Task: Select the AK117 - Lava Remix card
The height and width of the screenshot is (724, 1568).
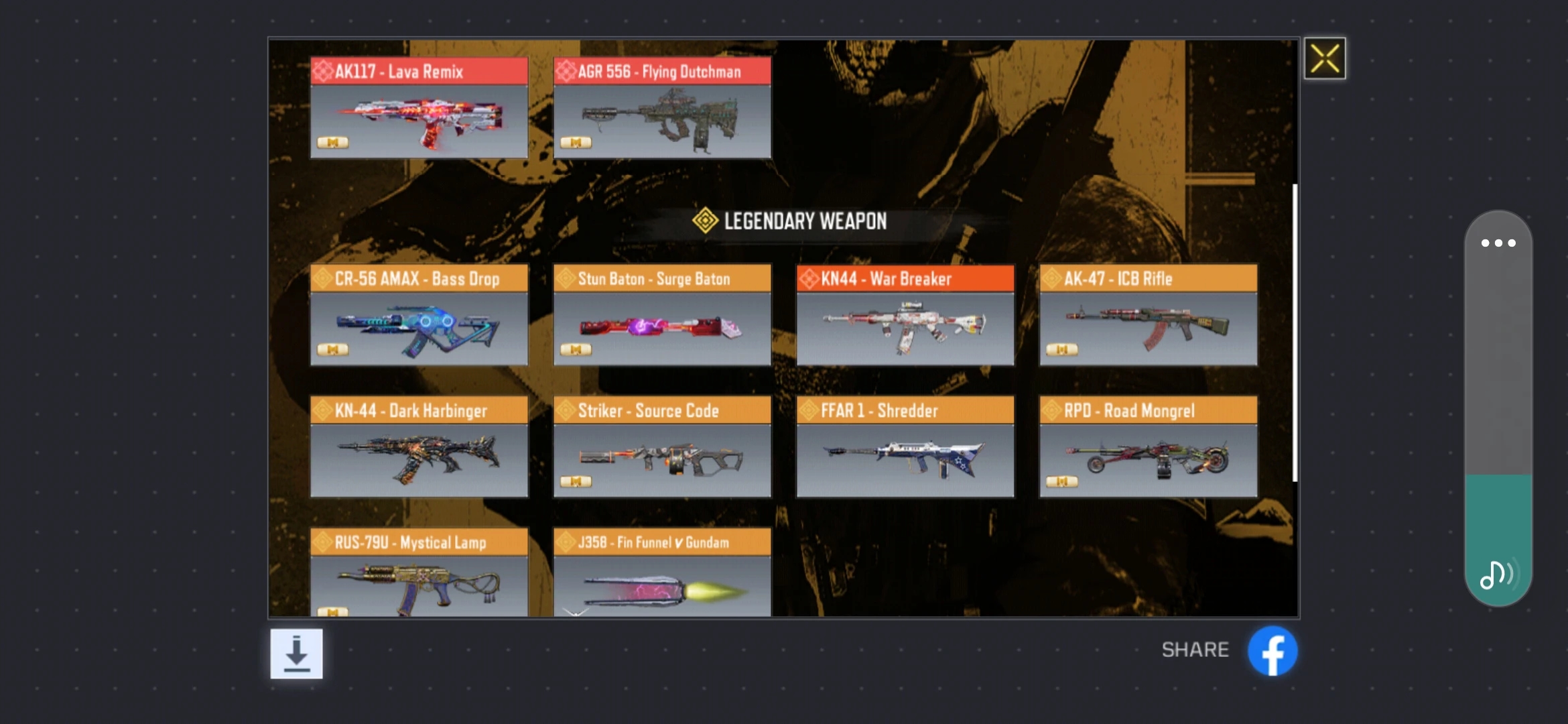Action: (419, 108)
